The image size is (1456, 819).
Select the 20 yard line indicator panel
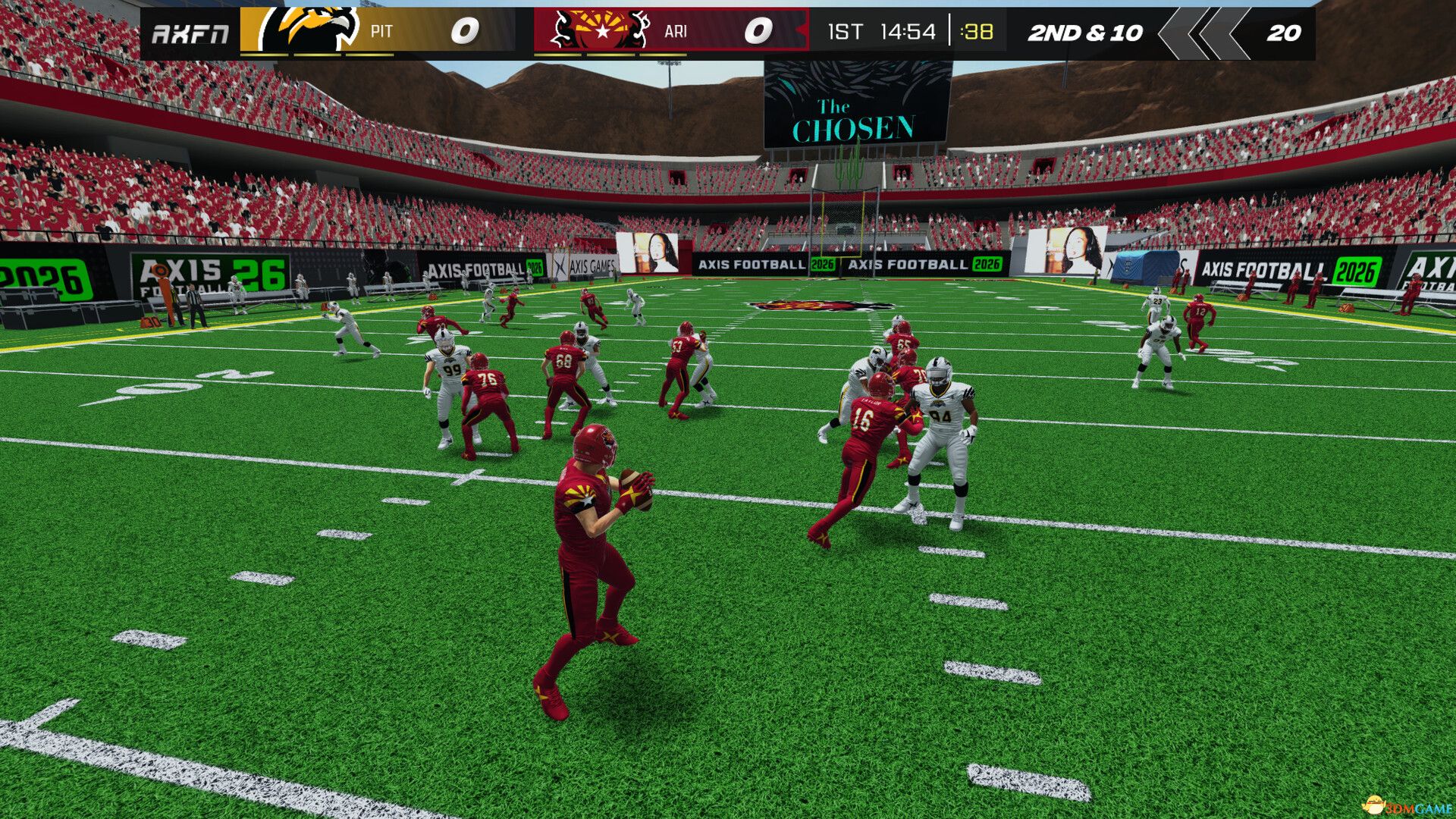coord(1284,33)
